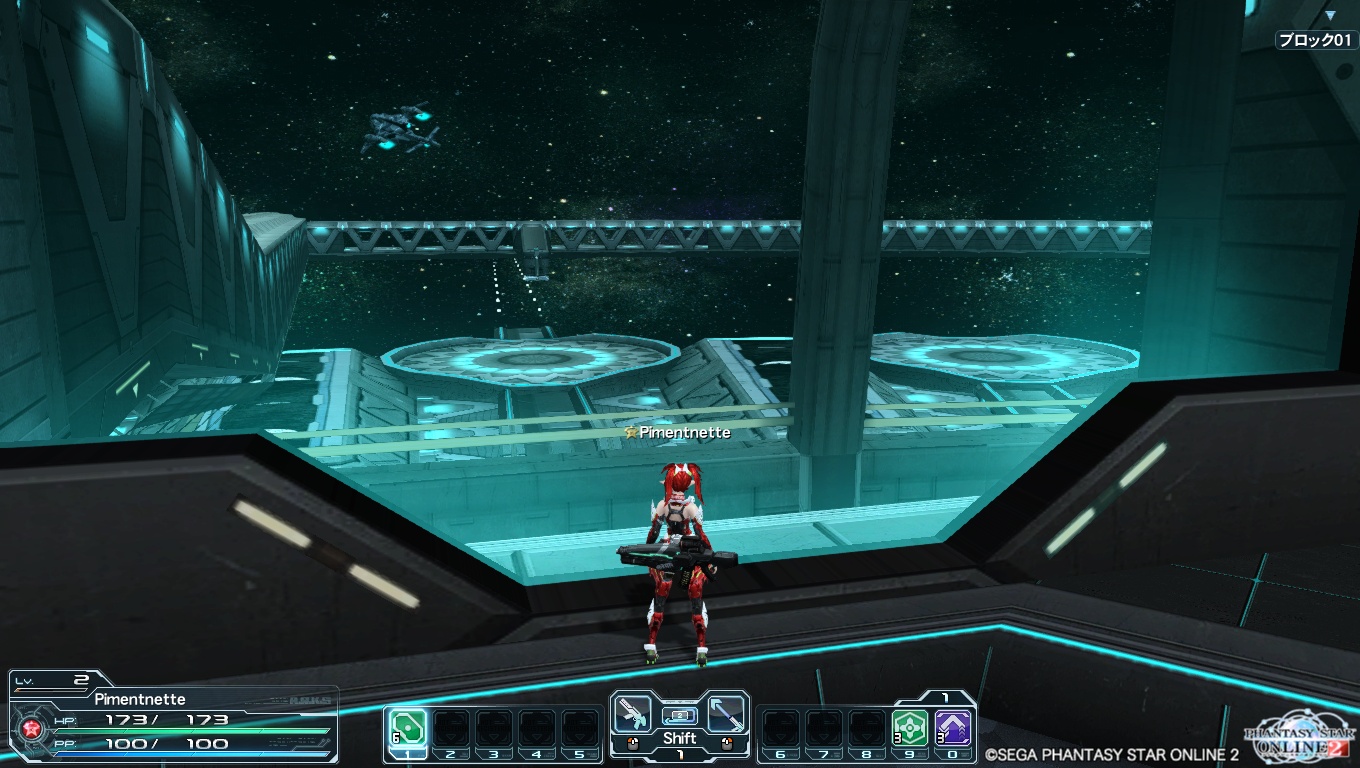Use the green item in hotbar slot 1

point(407,728)
